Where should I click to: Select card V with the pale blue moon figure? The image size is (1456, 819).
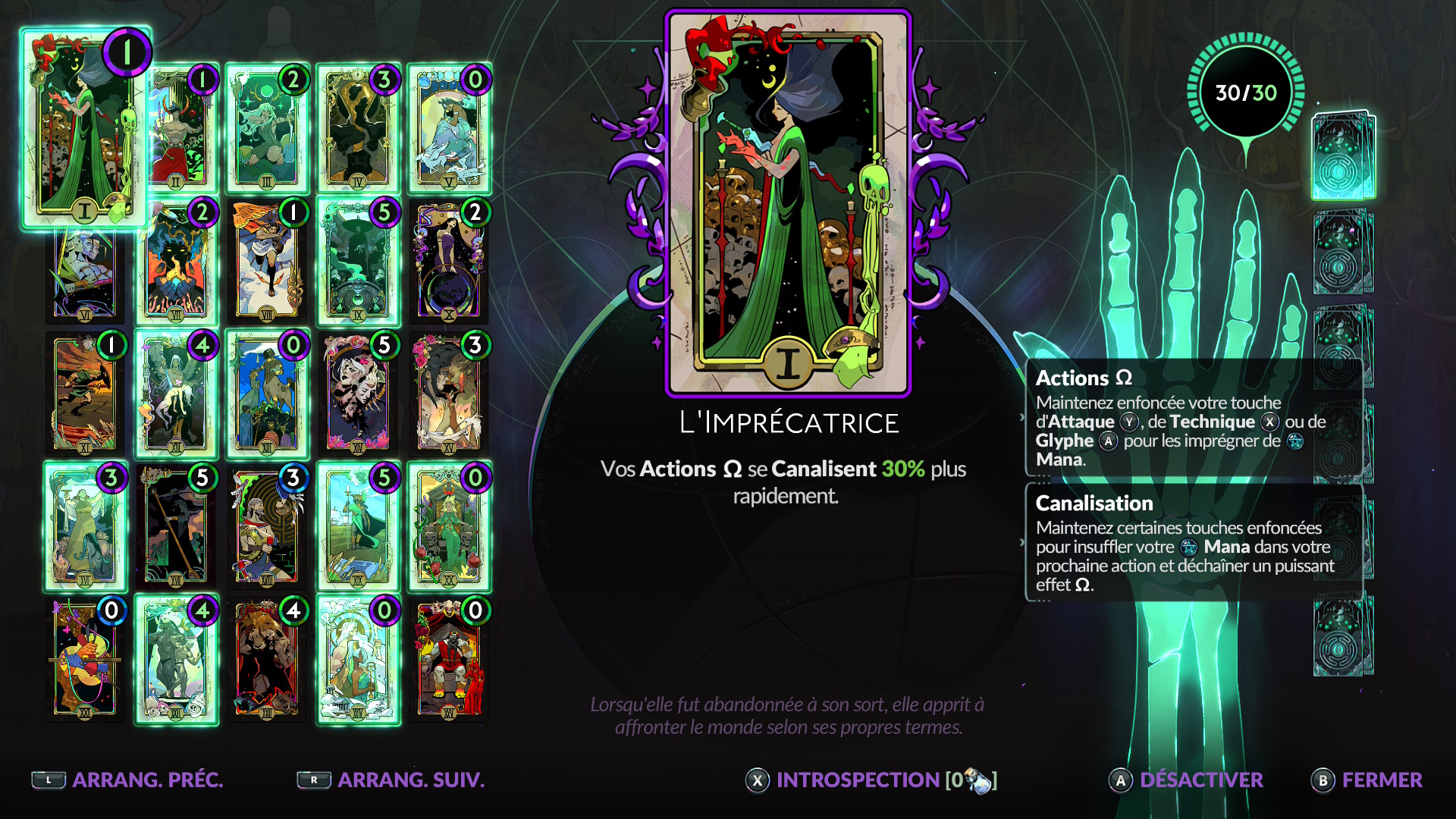point(449,129)
